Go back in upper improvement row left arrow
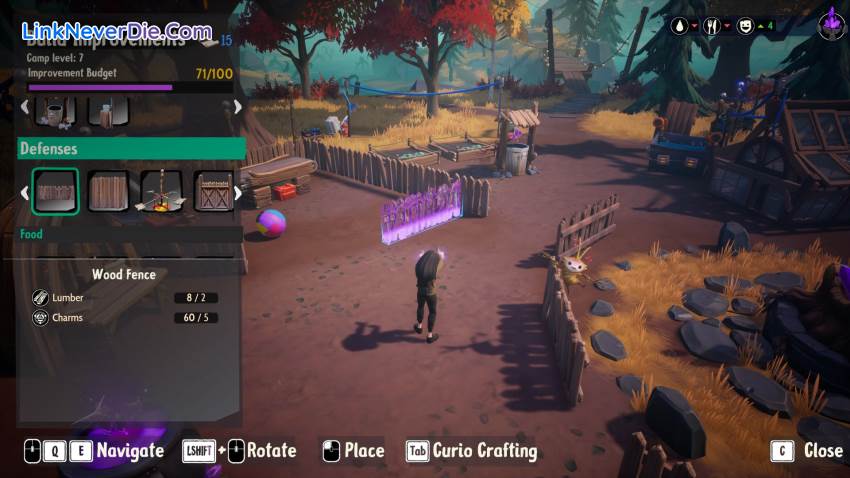Viewport: 850px width, 478px height. [x=24, y=107]
